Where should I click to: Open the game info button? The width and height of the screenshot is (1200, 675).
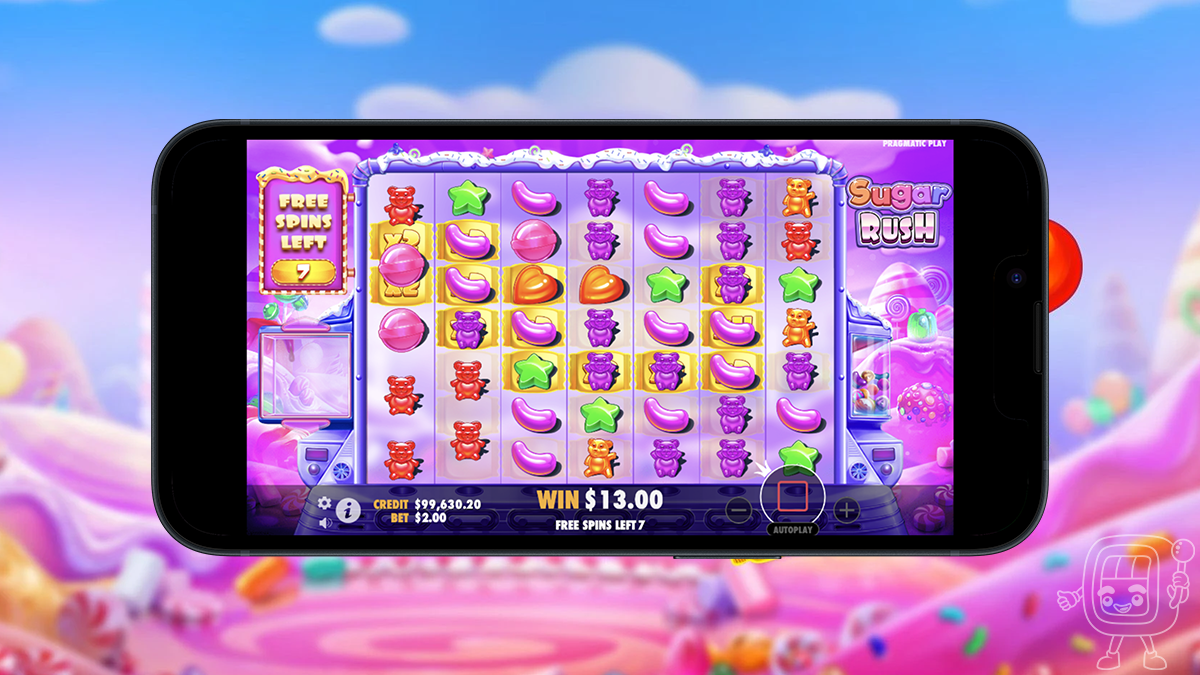tap(348, 511)
